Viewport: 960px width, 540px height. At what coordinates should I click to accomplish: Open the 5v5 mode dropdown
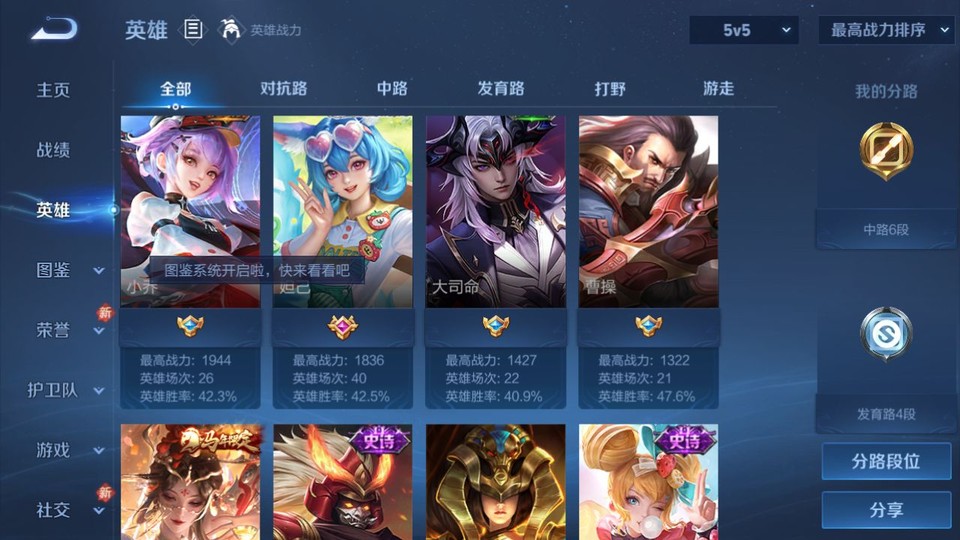pyautogui.click(x=743, y=31)
